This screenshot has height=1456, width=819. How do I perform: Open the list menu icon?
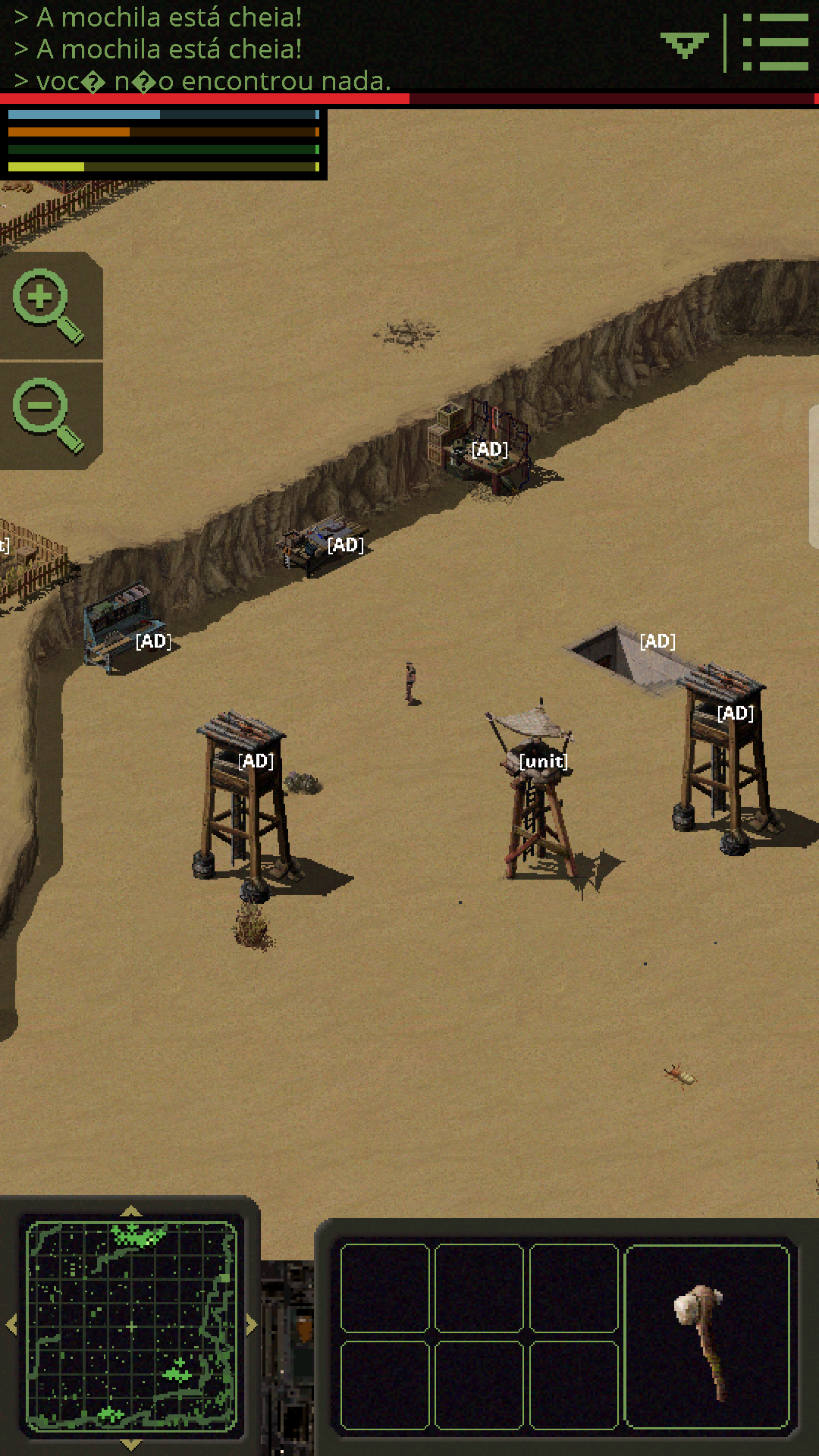pos(775,42)
